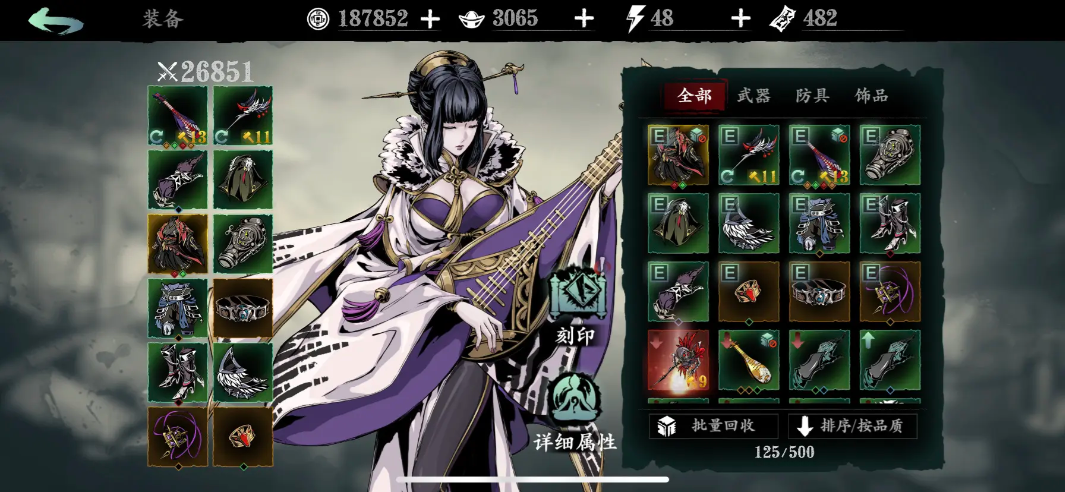The height and width of the screenshot is (492, 1065).
Task: Refill lightning energy with plus button
Action: coord(740,19)
